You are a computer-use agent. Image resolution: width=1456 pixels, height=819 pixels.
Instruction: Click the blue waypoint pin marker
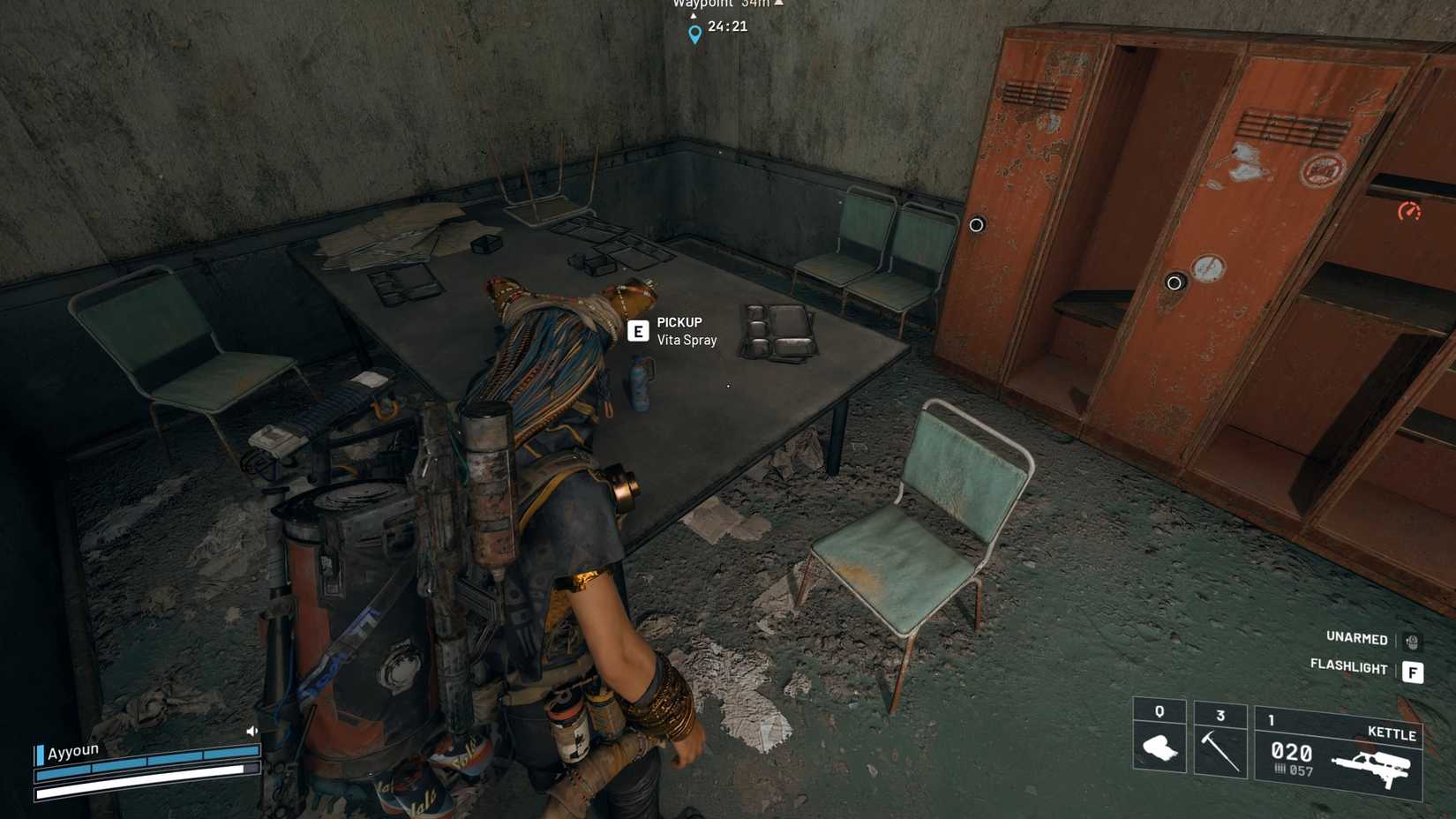[x=694, y=34]
